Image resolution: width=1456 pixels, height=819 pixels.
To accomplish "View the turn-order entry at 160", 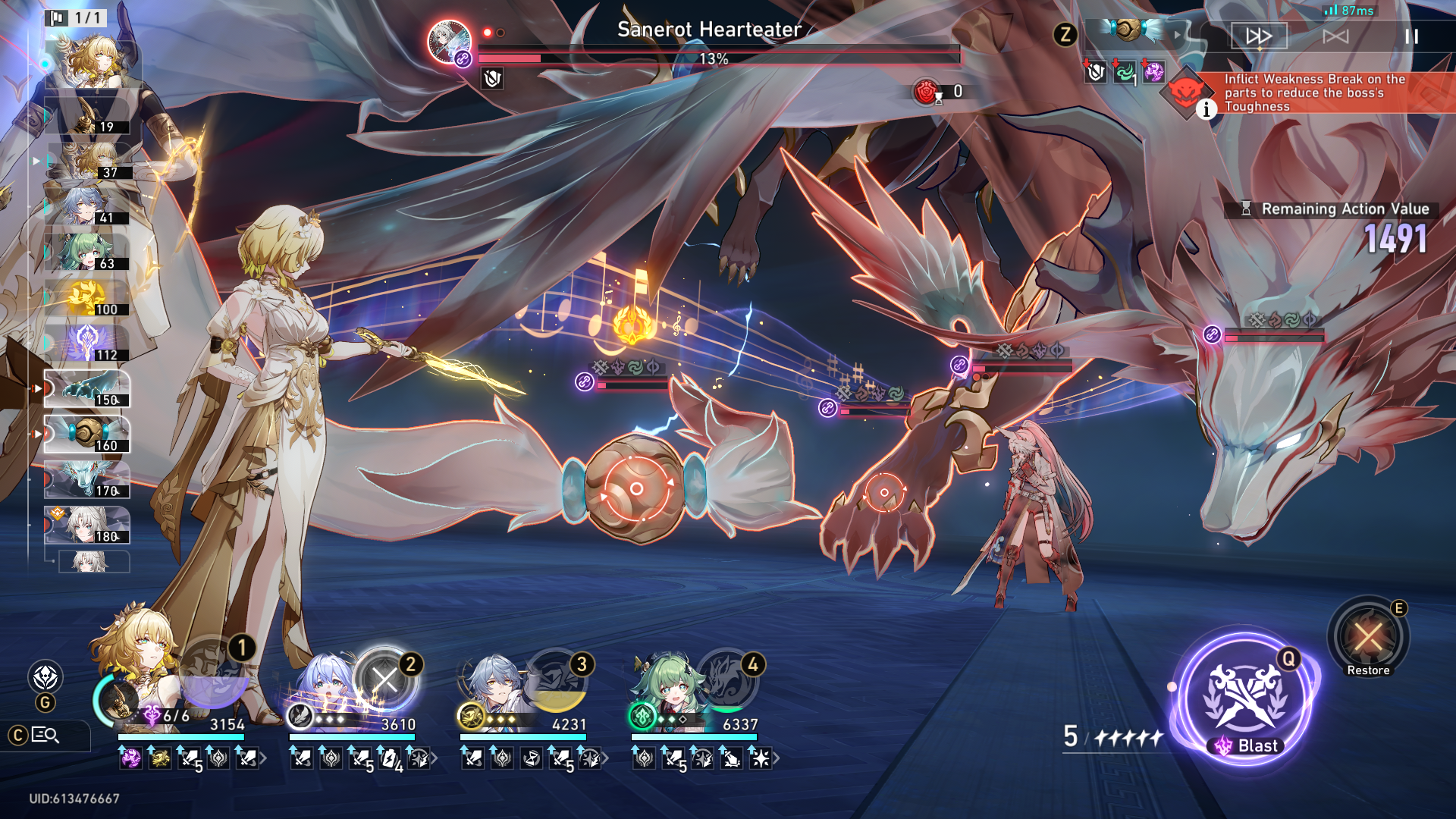I will [87, 434].
